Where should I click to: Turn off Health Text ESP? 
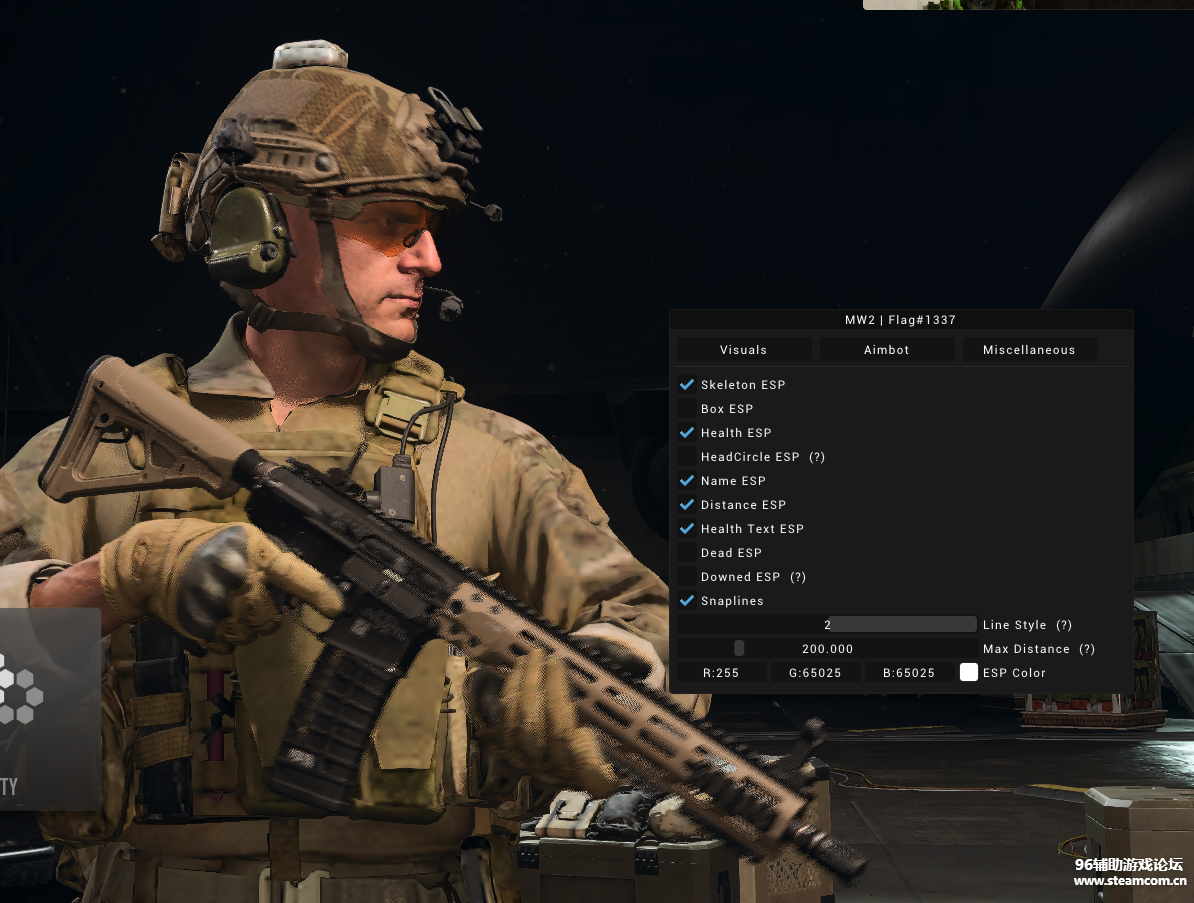(x=687, y=529)
